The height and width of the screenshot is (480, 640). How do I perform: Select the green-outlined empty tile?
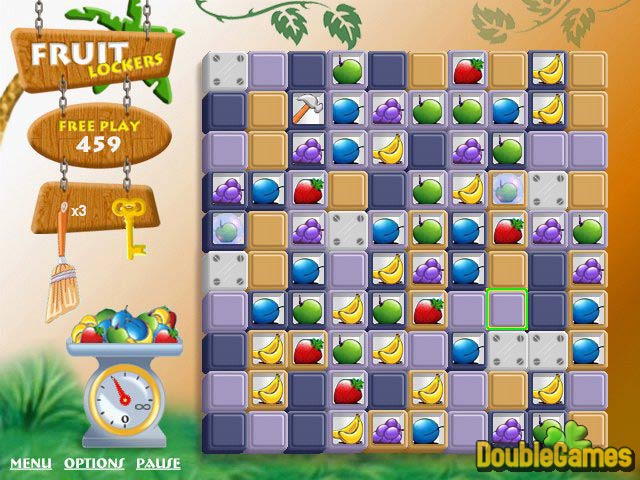pyautogui.click(x=506, y=309)
